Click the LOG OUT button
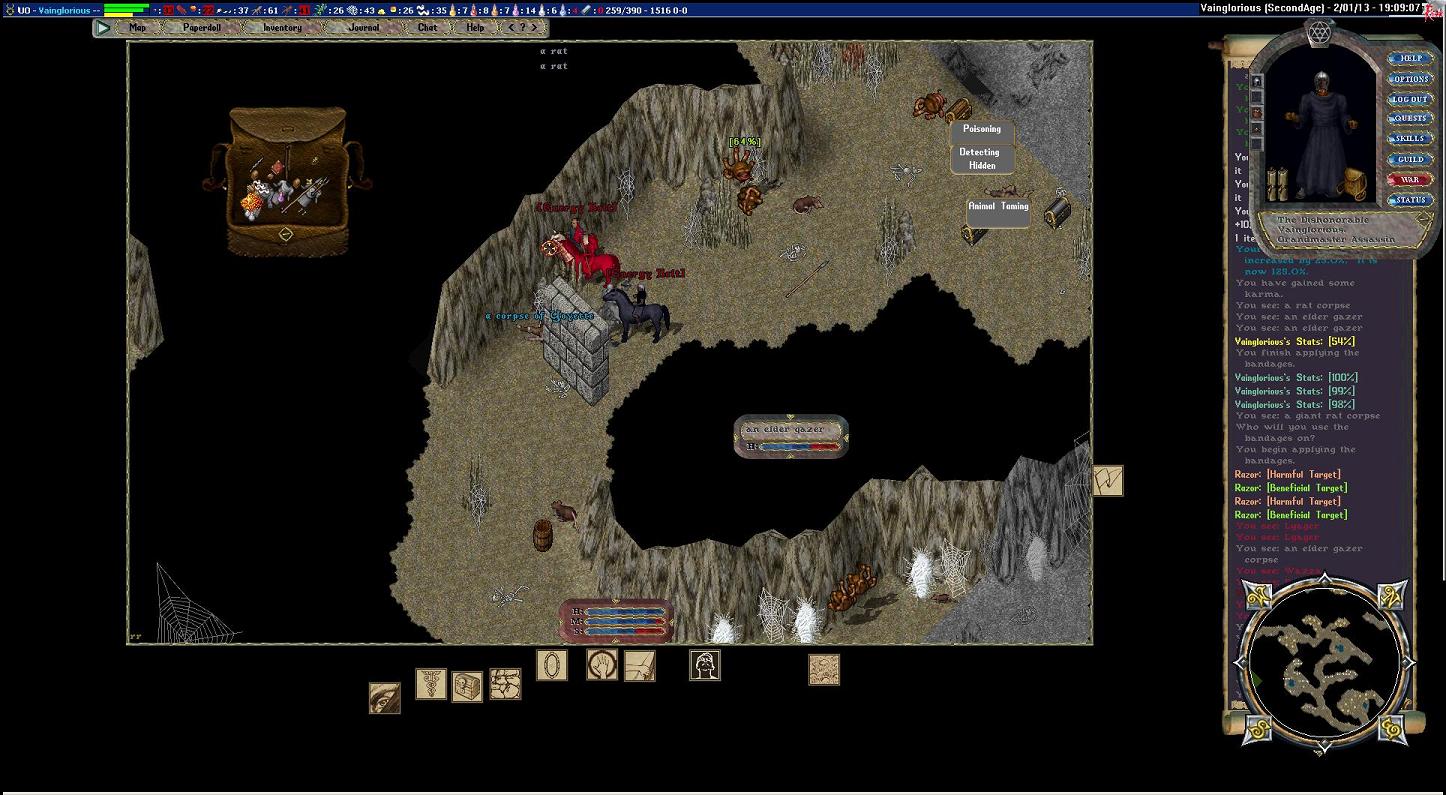The height and width of the screenshot is (795, 1446). pos(1409,99)
